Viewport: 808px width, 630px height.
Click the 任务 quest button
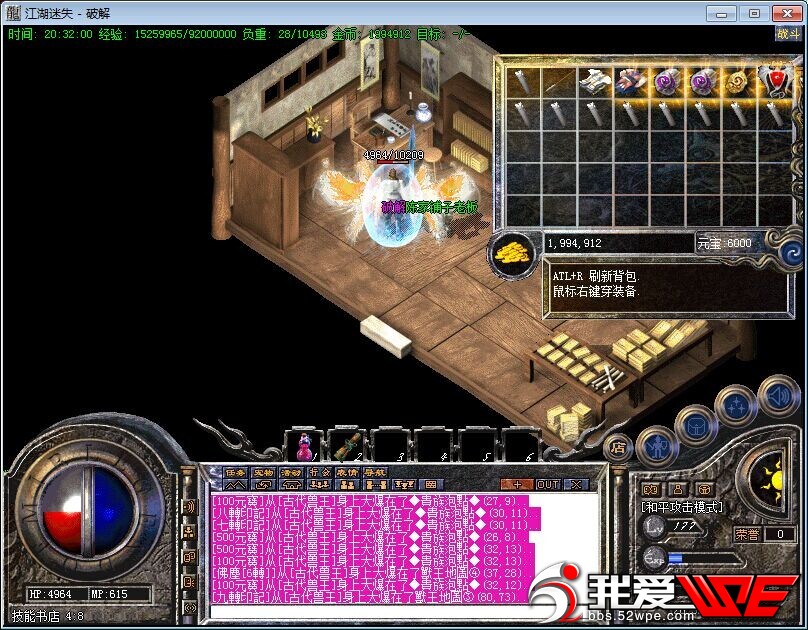click(x=236, y=472)
